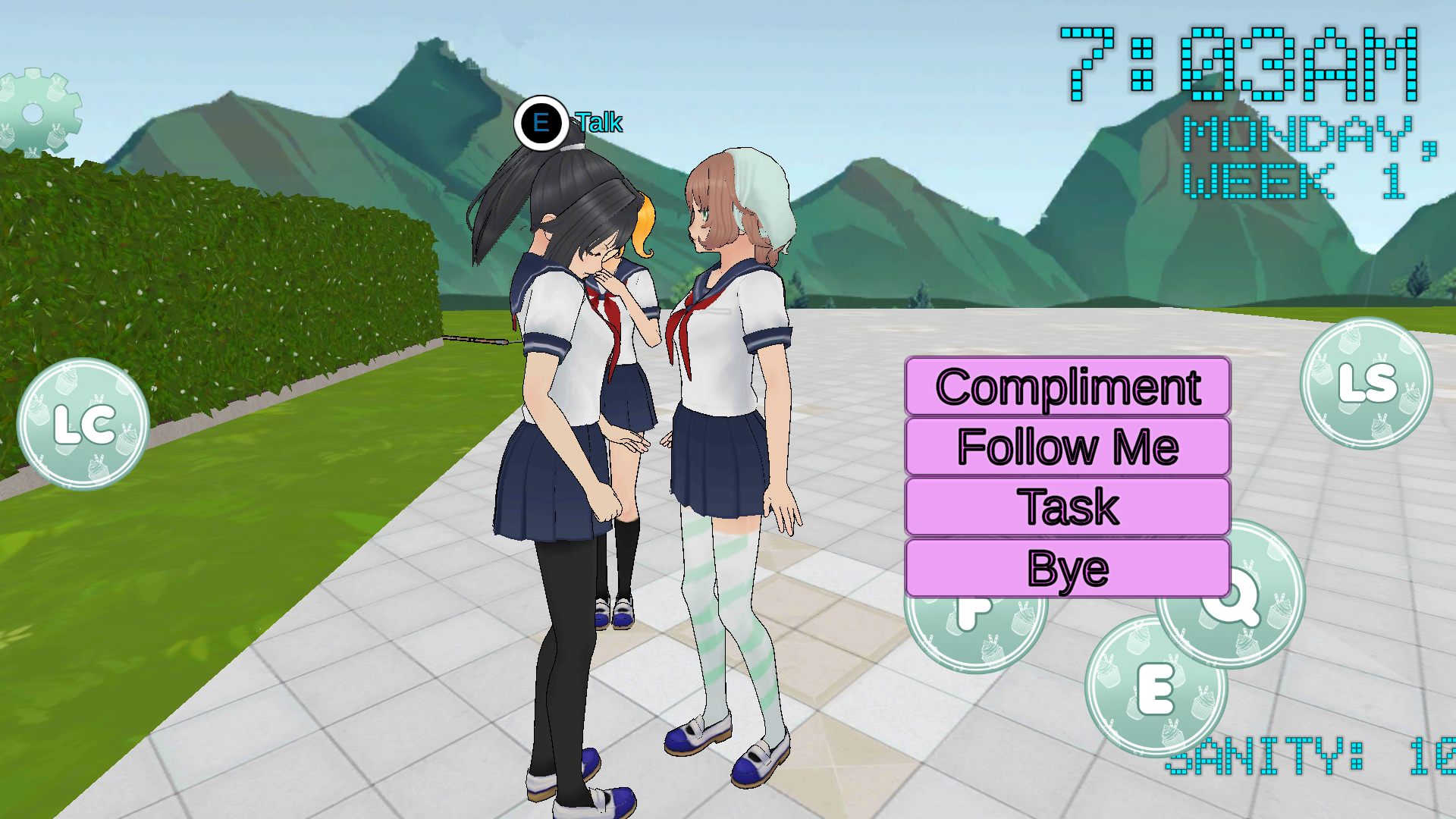Open settings via the gear icon
Image resolution: width=1456 pixels, height=819 pixels.
pos(34,114)
